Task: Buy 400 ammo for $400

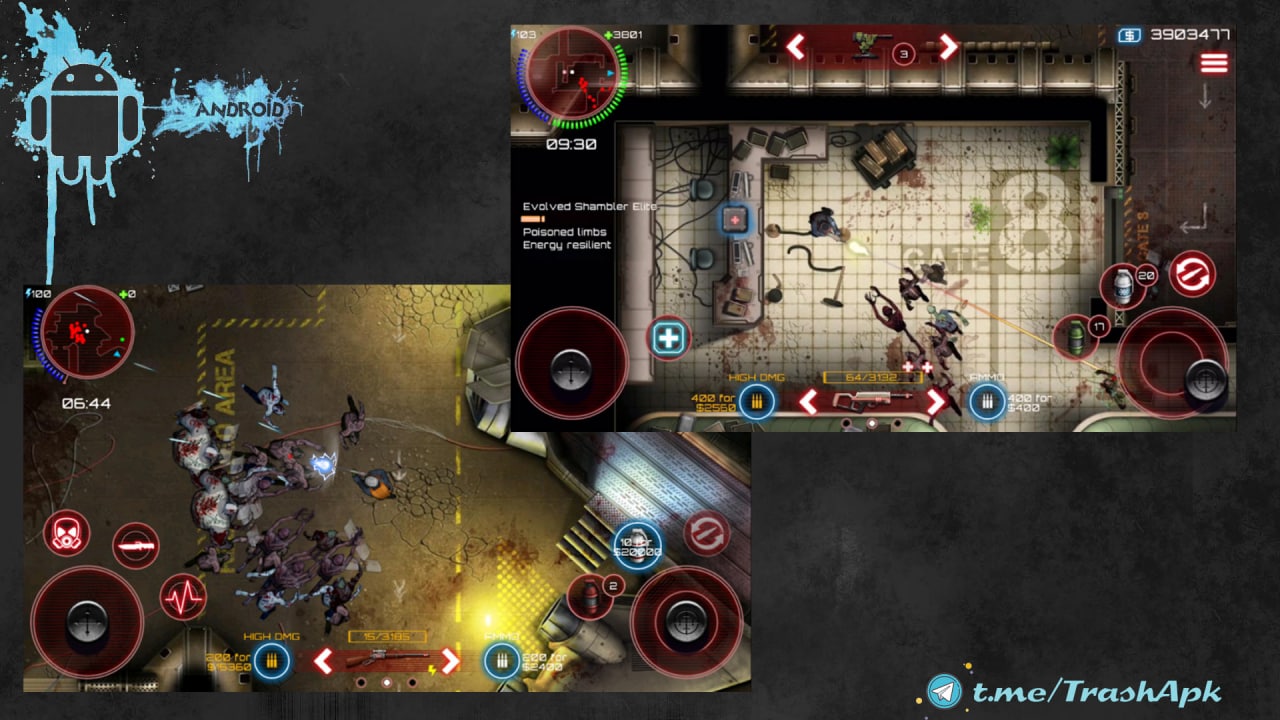Action: point(987,402)
